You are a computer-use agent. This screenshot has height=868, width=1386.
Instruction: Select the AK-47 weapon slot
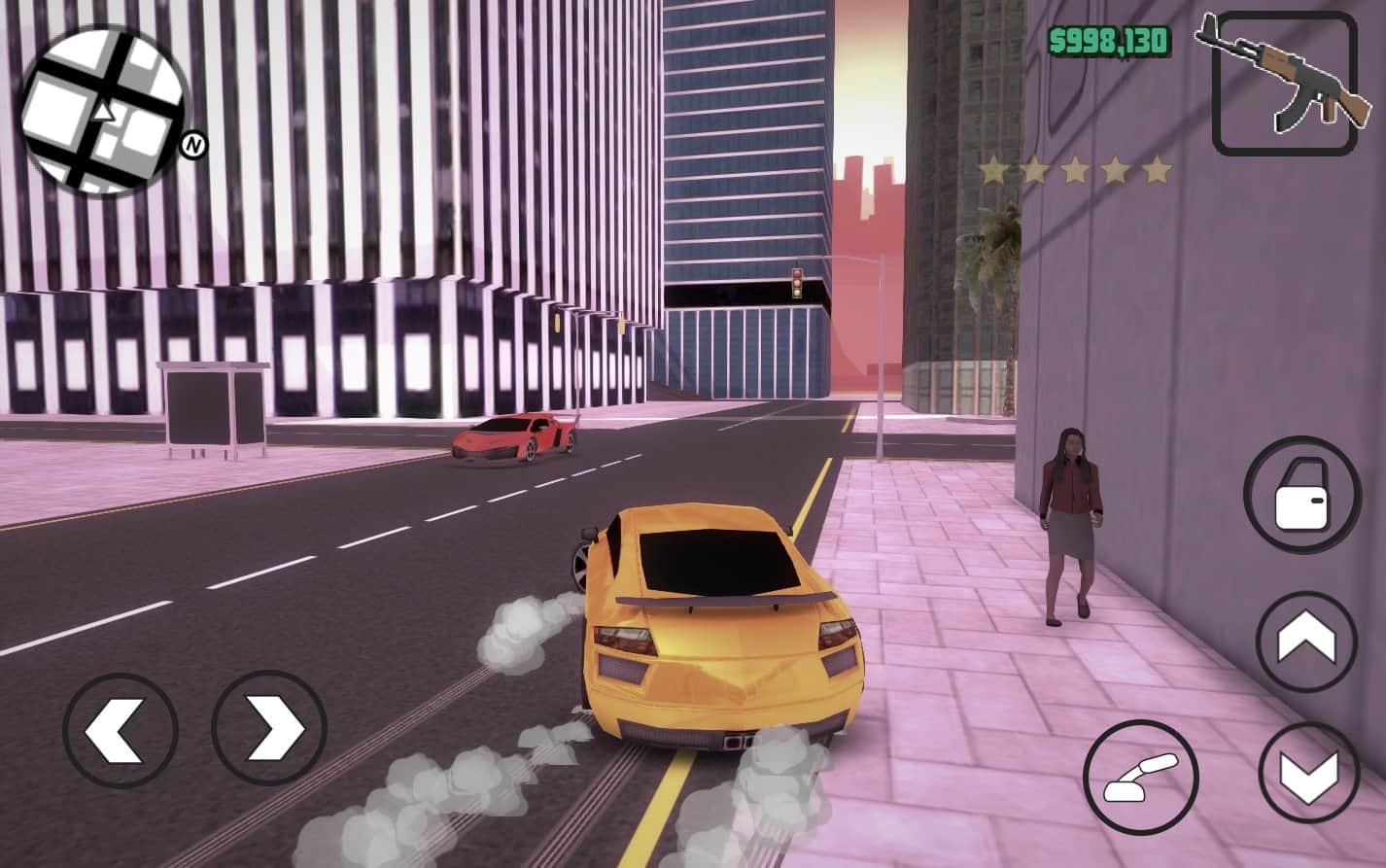[1284, 84]
